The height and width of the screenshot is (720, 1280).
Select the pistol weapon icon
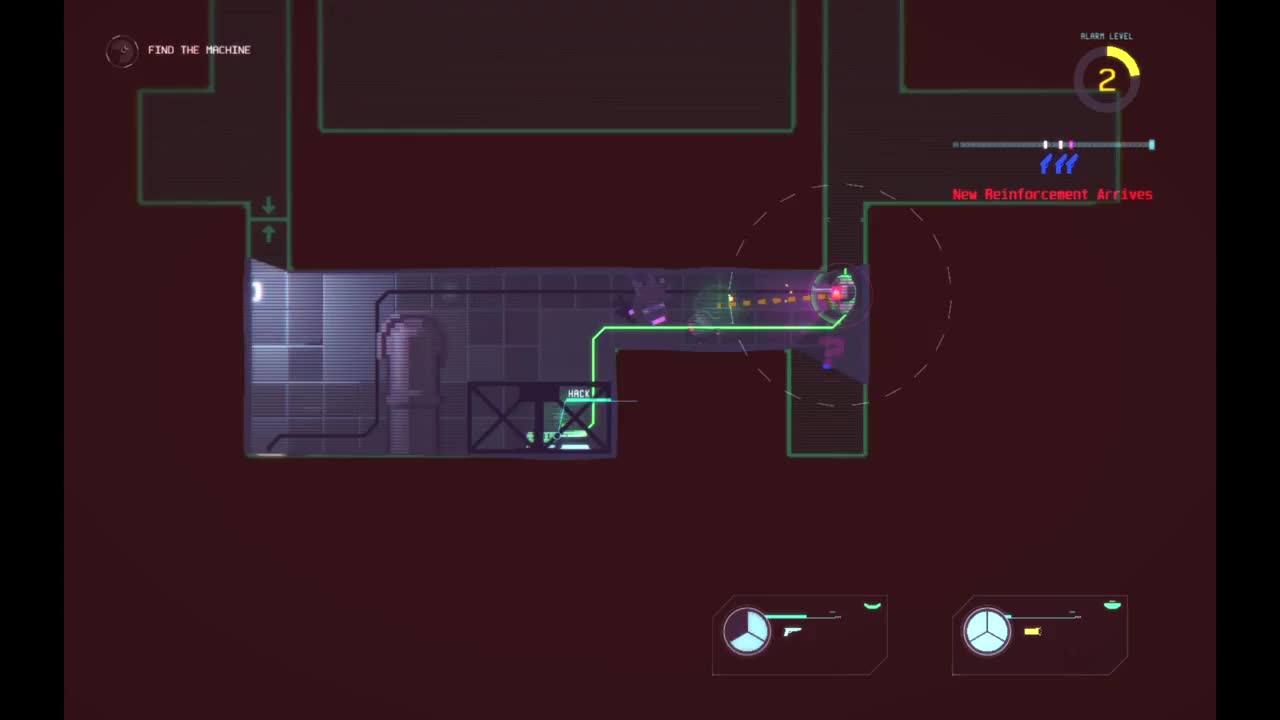(792, 631)
